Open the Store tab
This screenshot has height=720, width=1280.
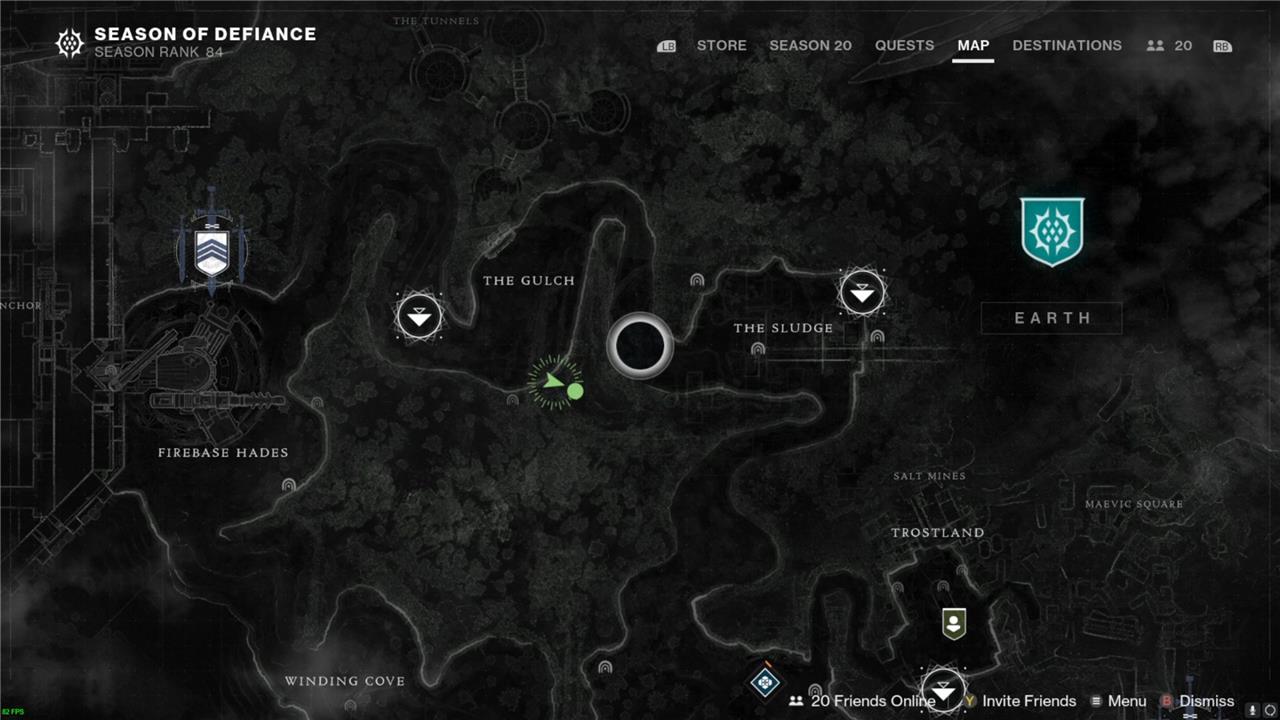coord(721,45)
